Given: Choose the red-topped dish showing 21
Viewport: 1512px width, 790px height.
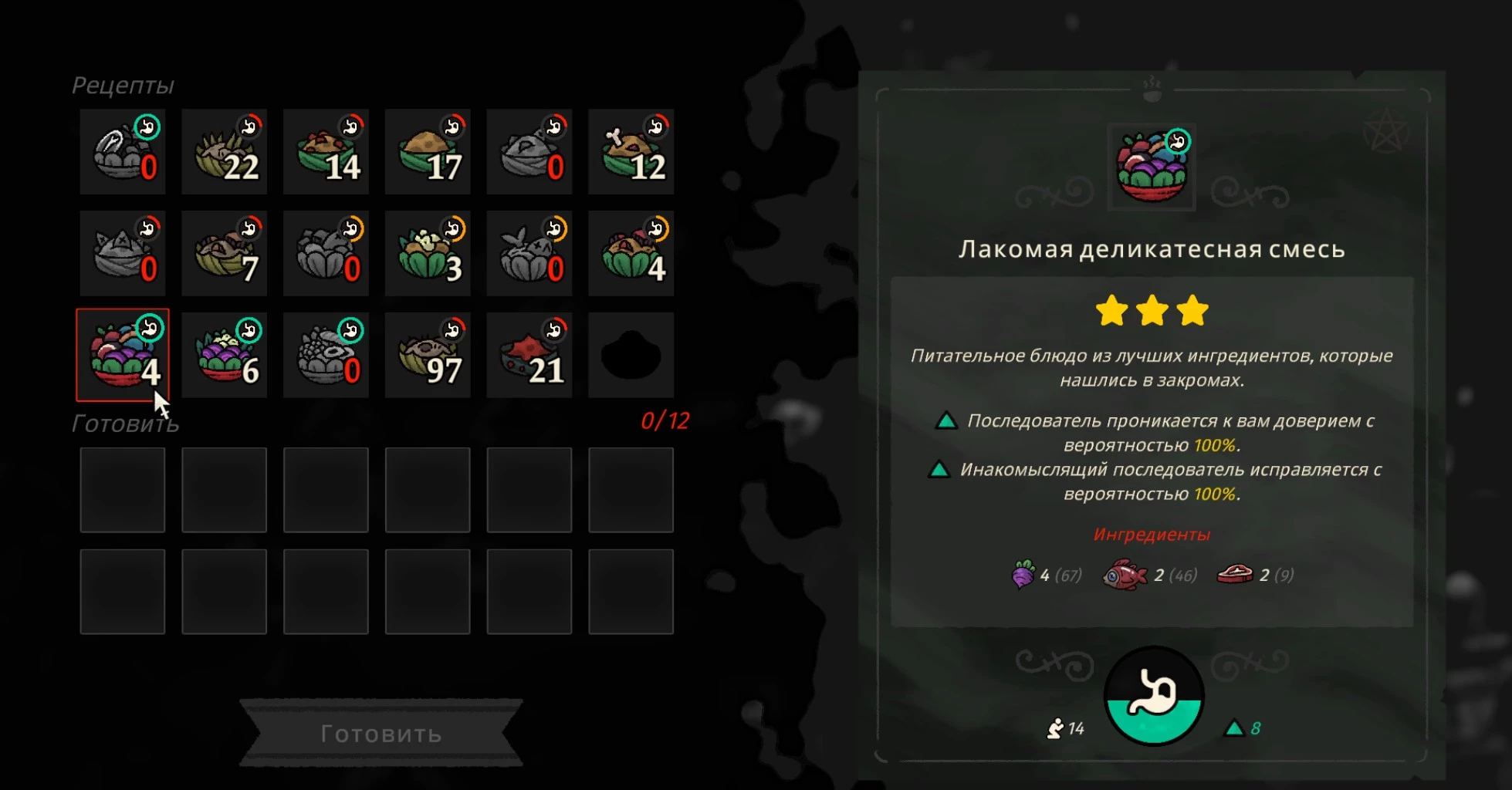Looking at the screenshot, I should 529,355.
